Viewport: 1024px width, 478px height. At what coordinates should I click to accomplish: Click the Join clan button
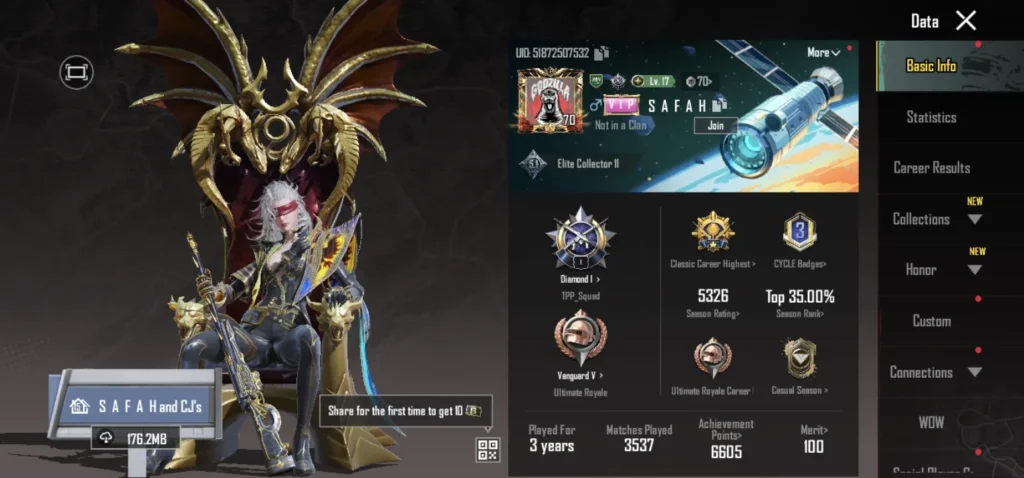[x=715, y=126]
